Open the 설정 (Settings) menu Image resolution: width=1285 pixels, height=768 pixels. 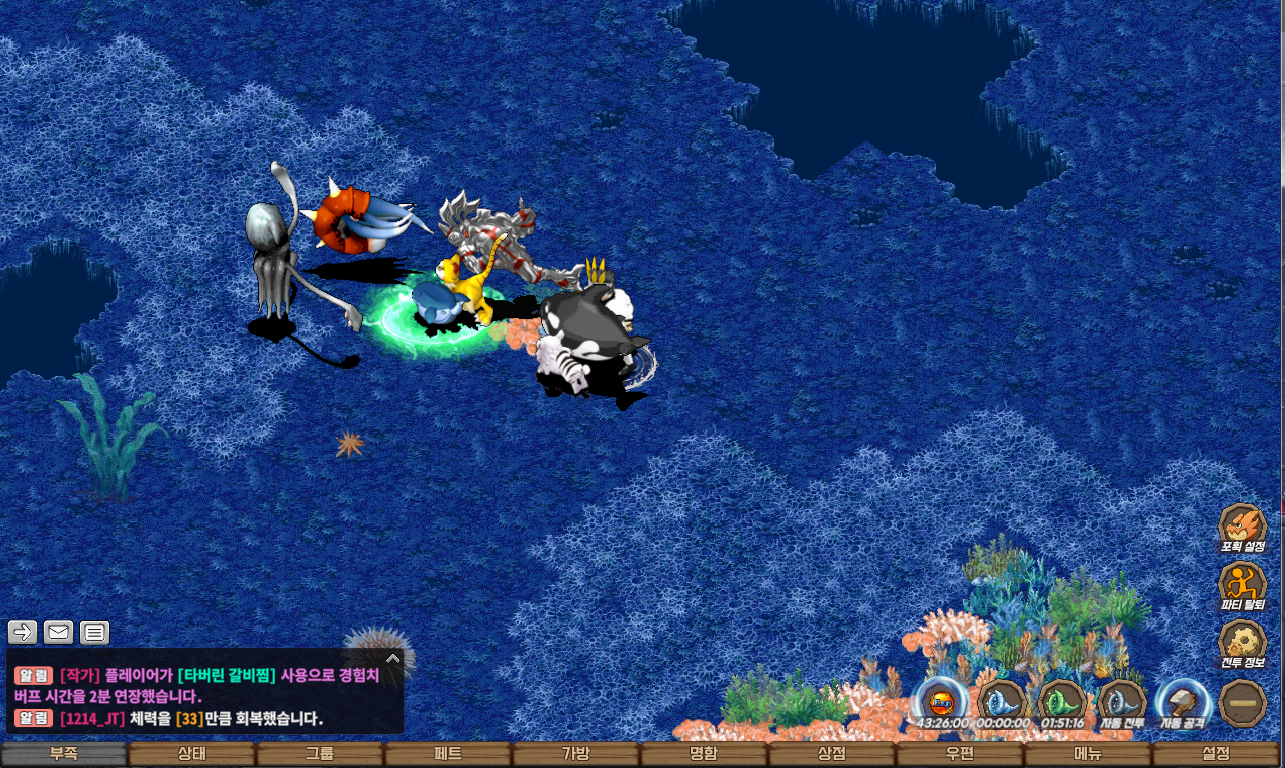1216,754
